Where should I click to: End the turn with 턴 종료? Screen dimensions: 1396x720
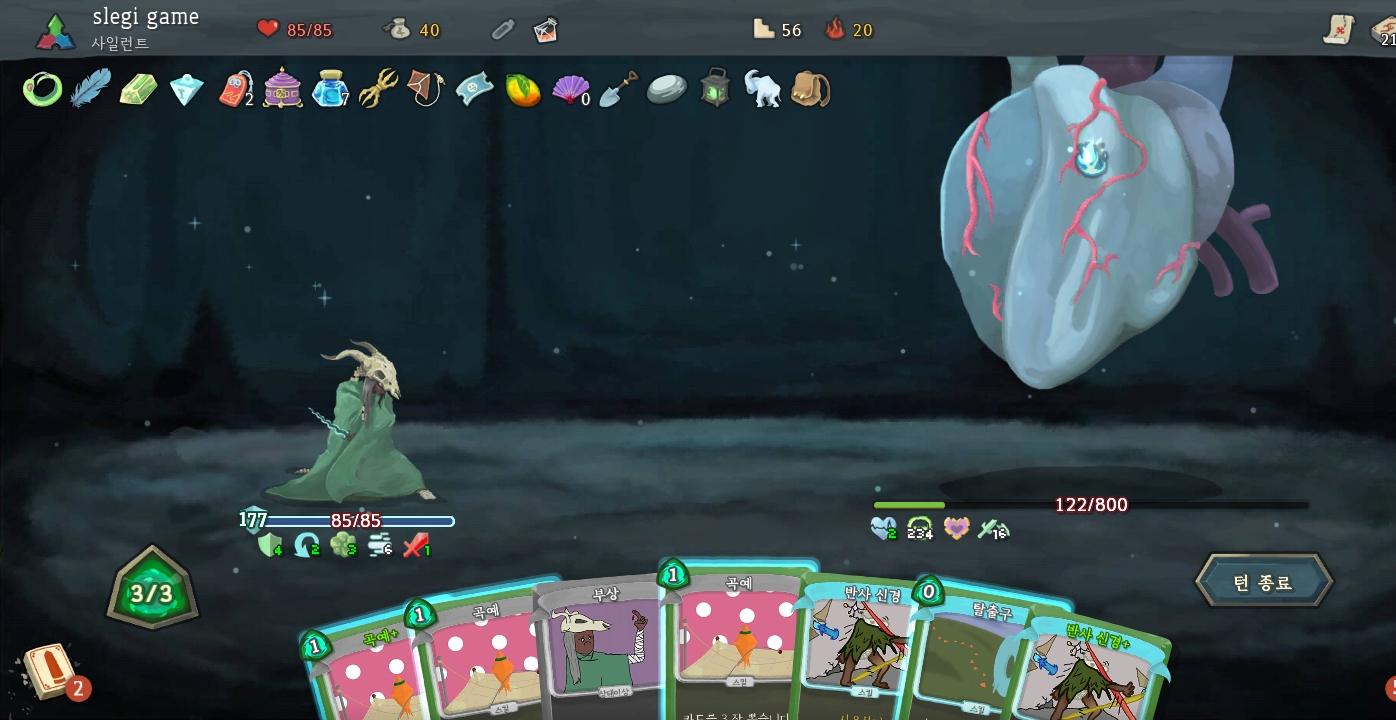(x=1263, y=582)
